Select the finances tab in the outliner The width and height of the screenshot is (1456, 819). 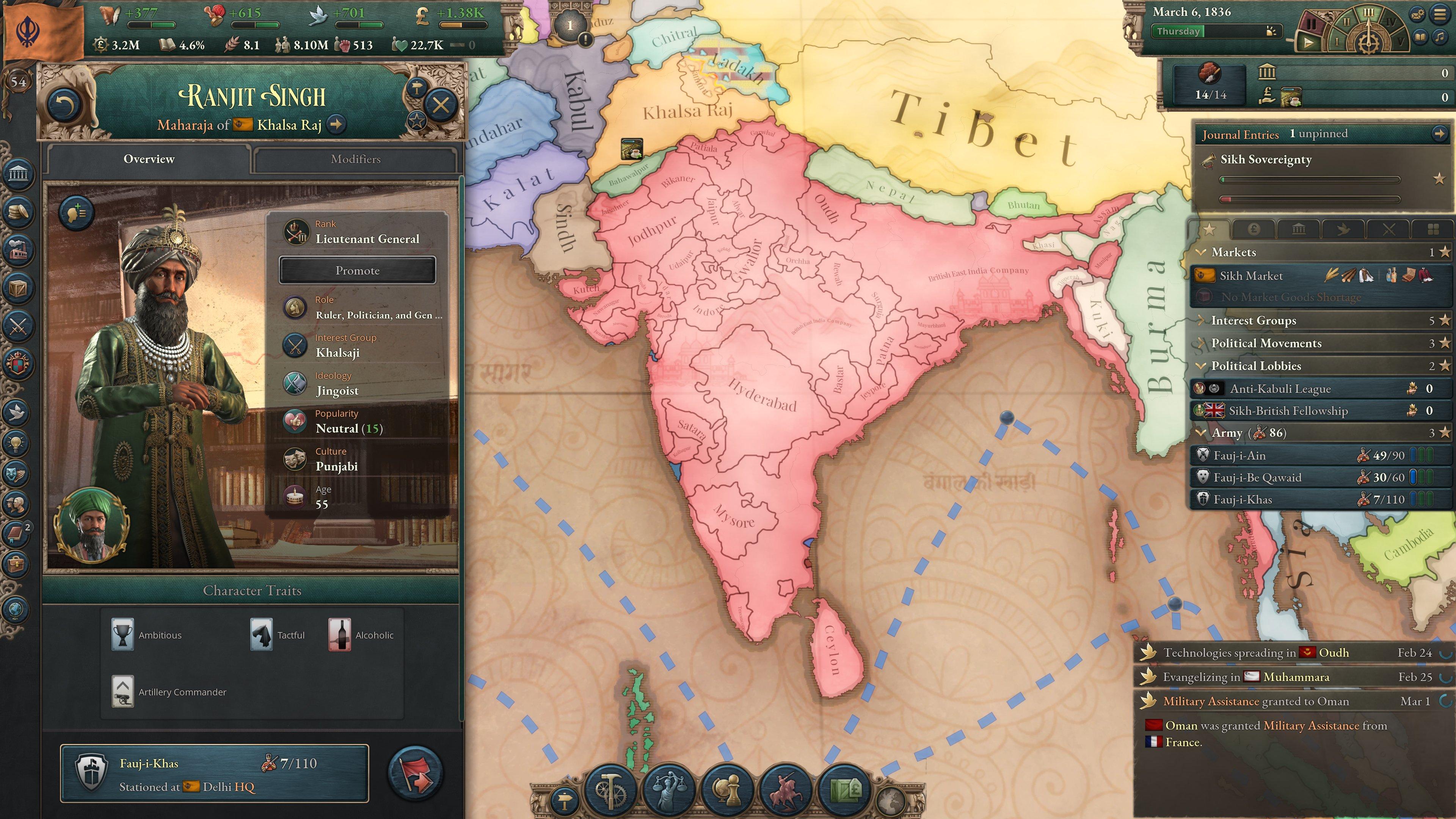(x=1253, y=229)
